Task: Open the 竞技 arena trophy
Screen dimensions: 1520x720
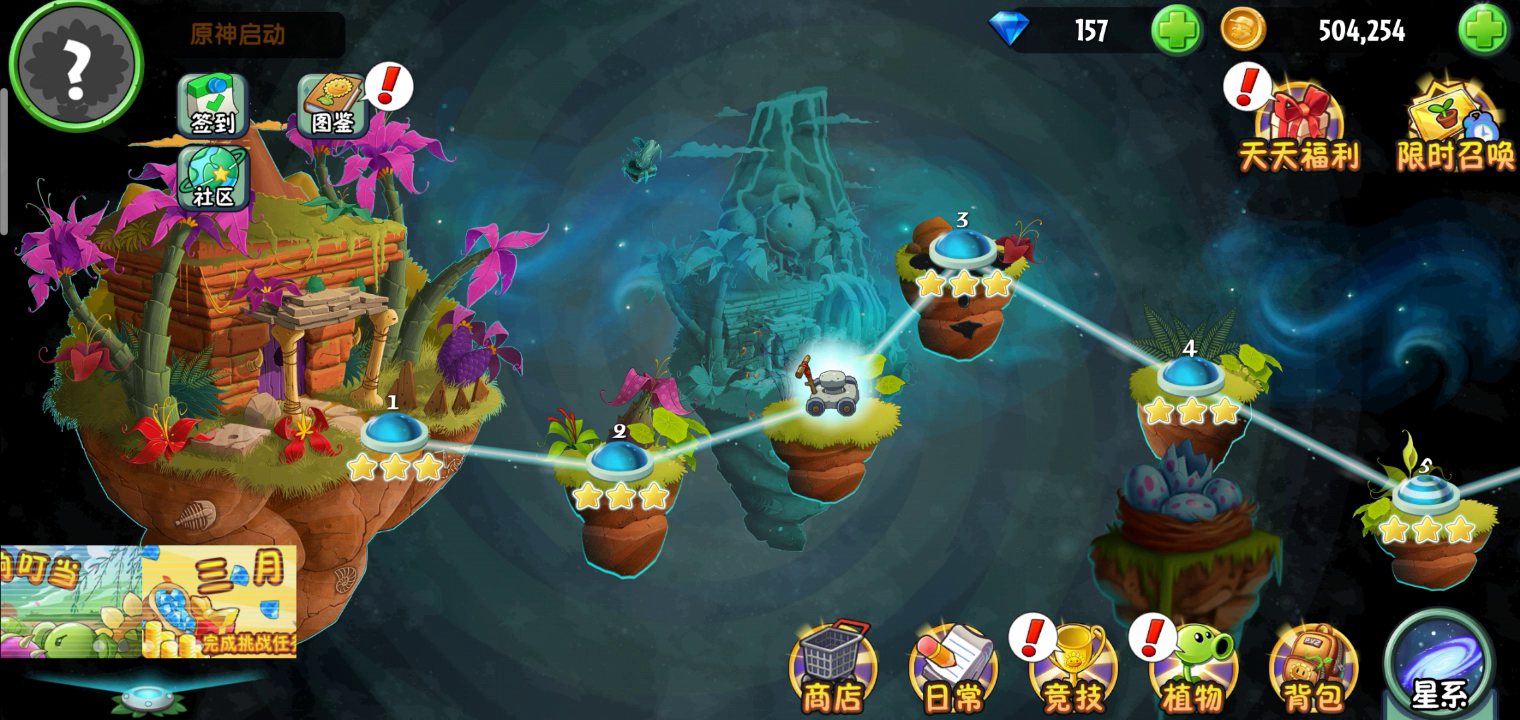Action: tap(1073, 667)
